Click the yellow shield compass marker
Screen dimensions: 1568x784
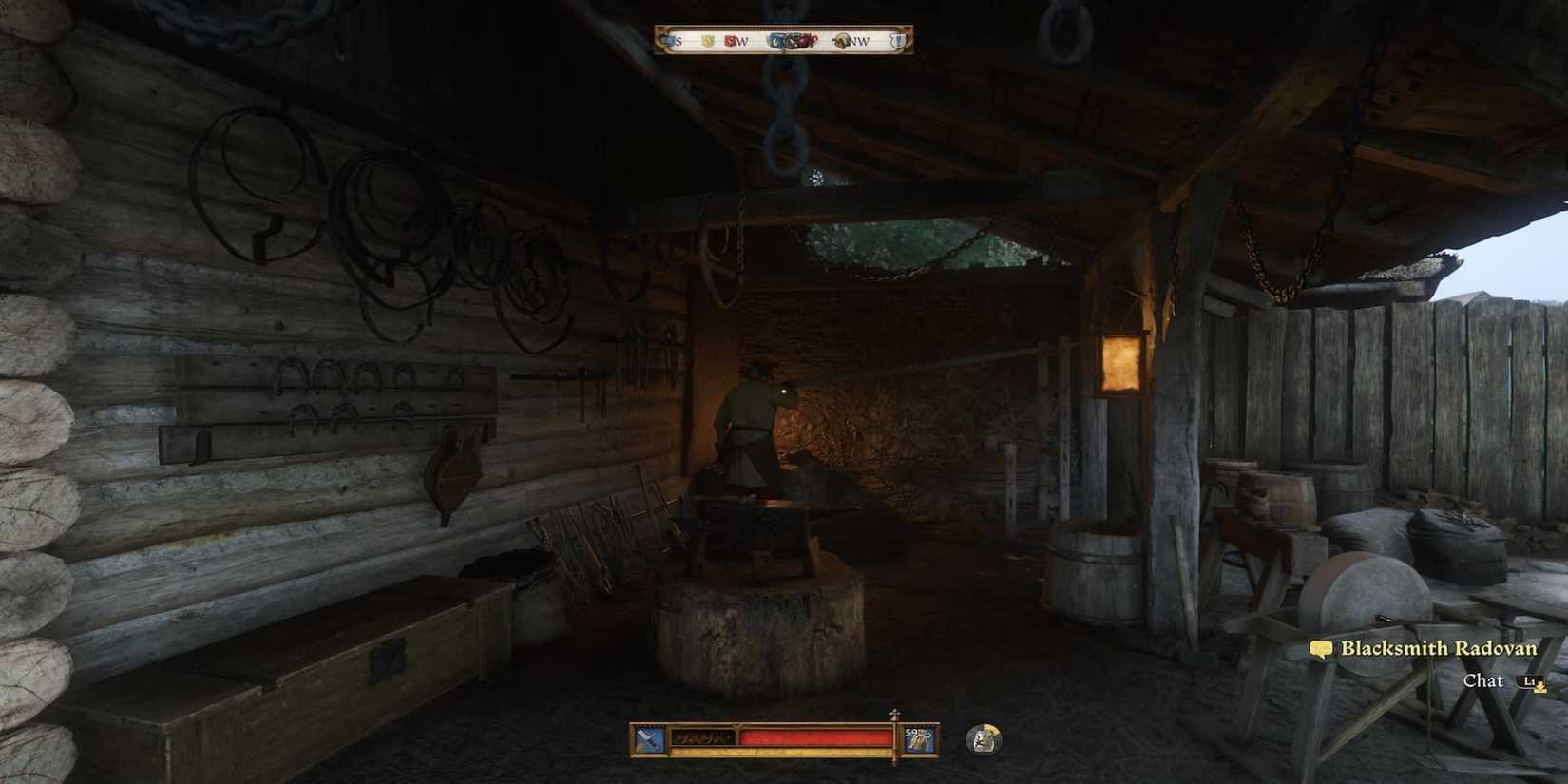tap(707, 40)
